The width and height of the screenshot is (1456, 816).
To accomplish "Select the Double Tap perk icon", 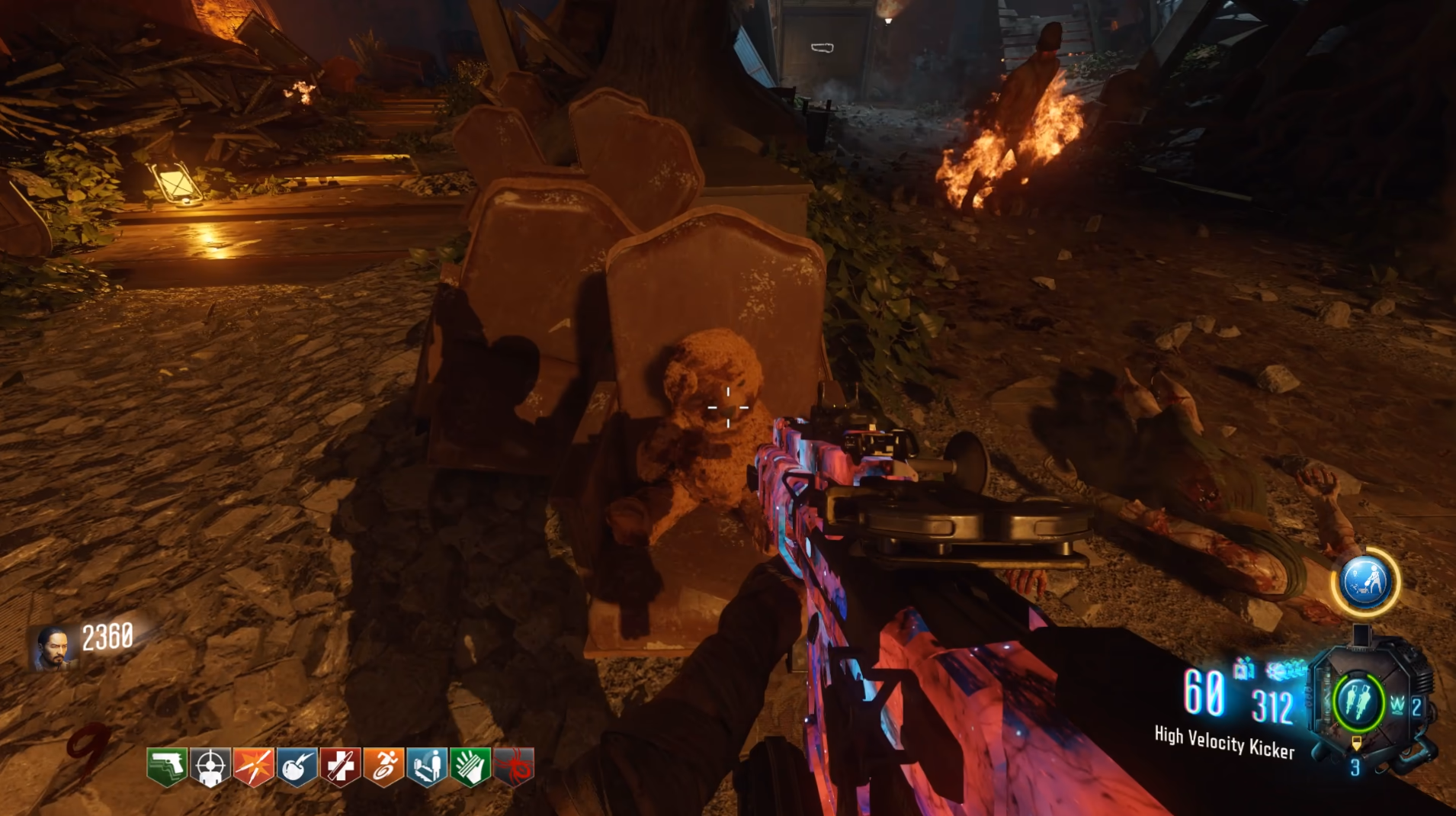I will (x=254, y=766).
